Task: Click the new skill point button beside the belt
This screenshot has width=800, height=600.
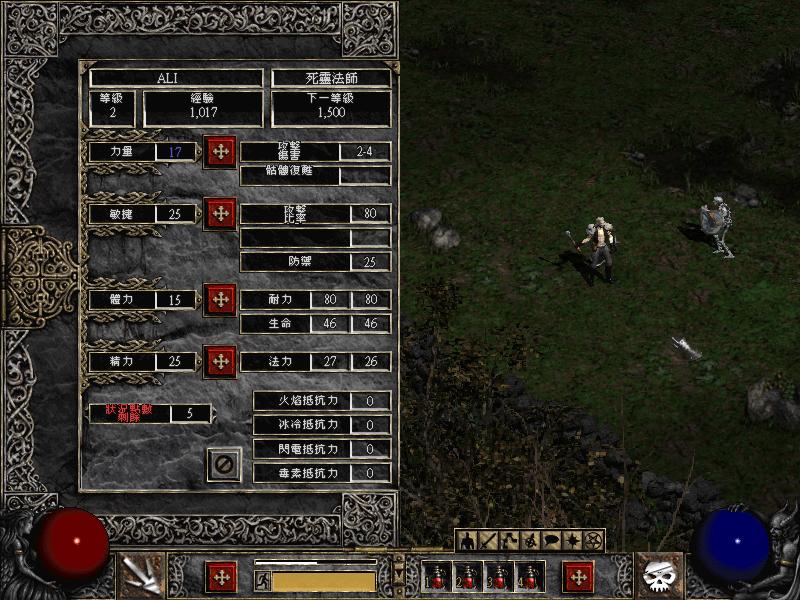Action: 579,577
